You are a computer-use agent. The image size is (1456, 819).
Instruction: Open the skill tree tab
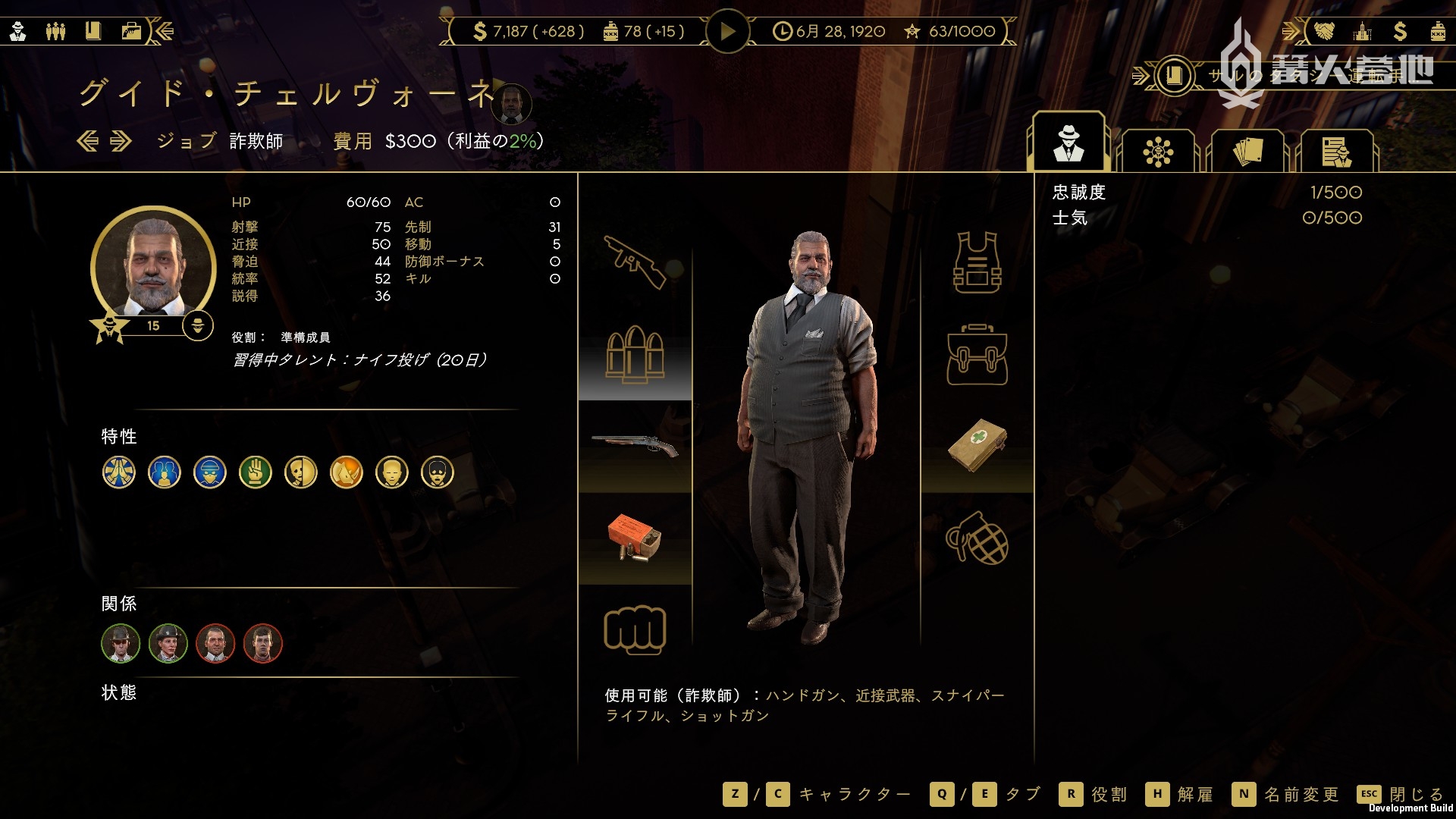1158,152
